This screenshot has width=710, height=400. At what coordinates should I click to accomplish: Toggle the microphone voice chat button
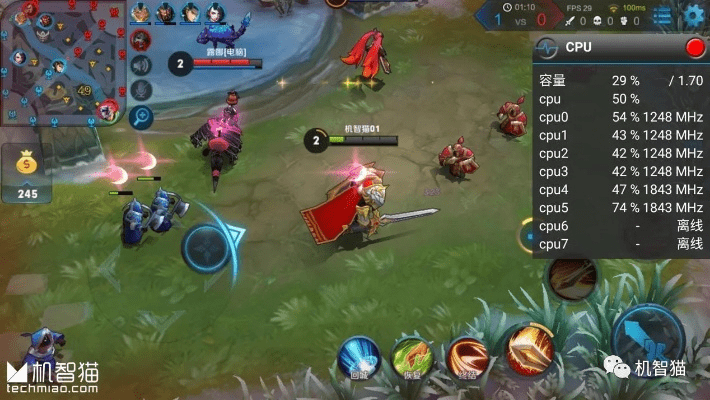click(x=141, y=91)
